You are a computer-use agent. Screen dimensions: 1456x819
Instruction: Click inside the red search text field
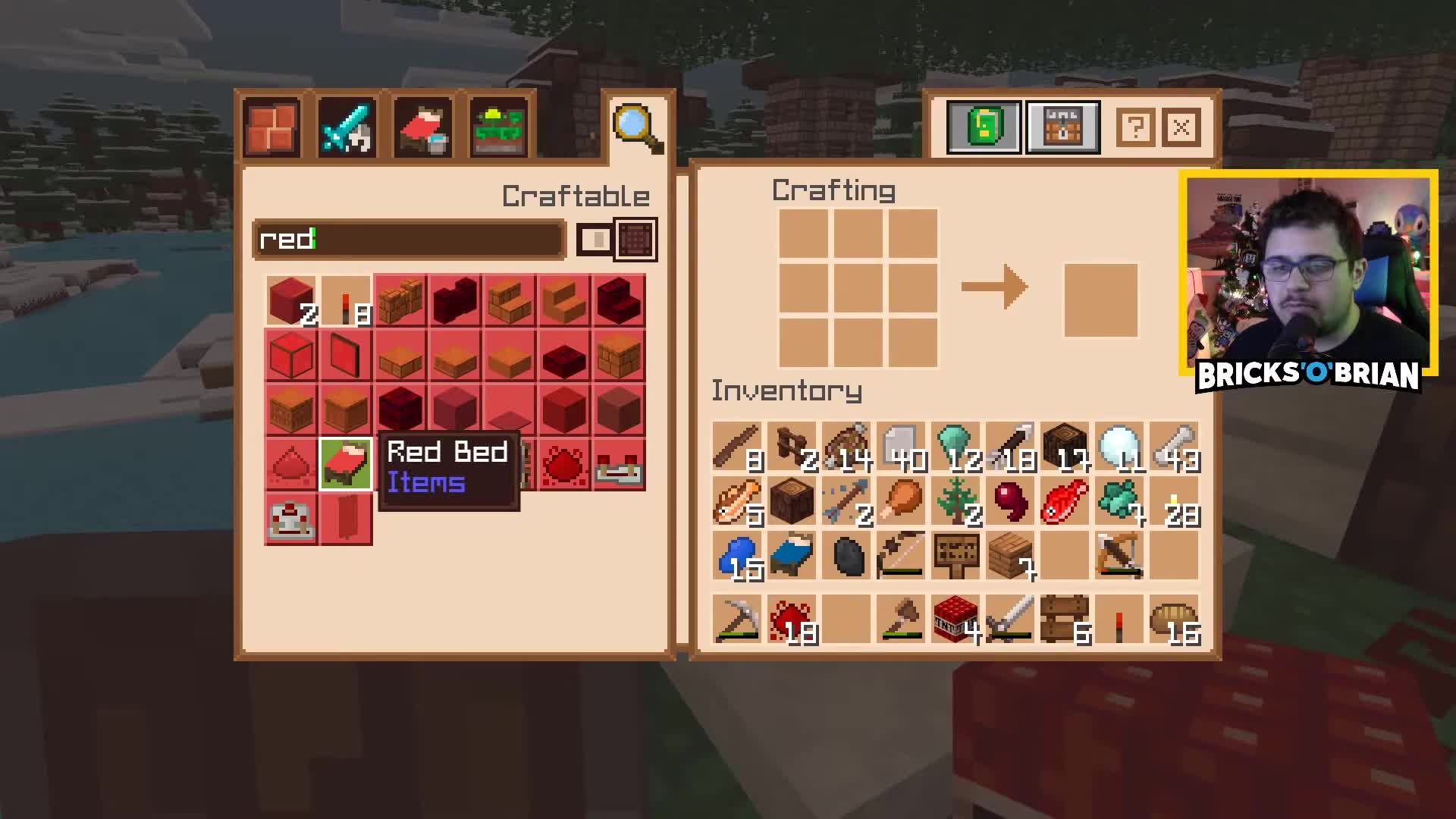[409, 239]
